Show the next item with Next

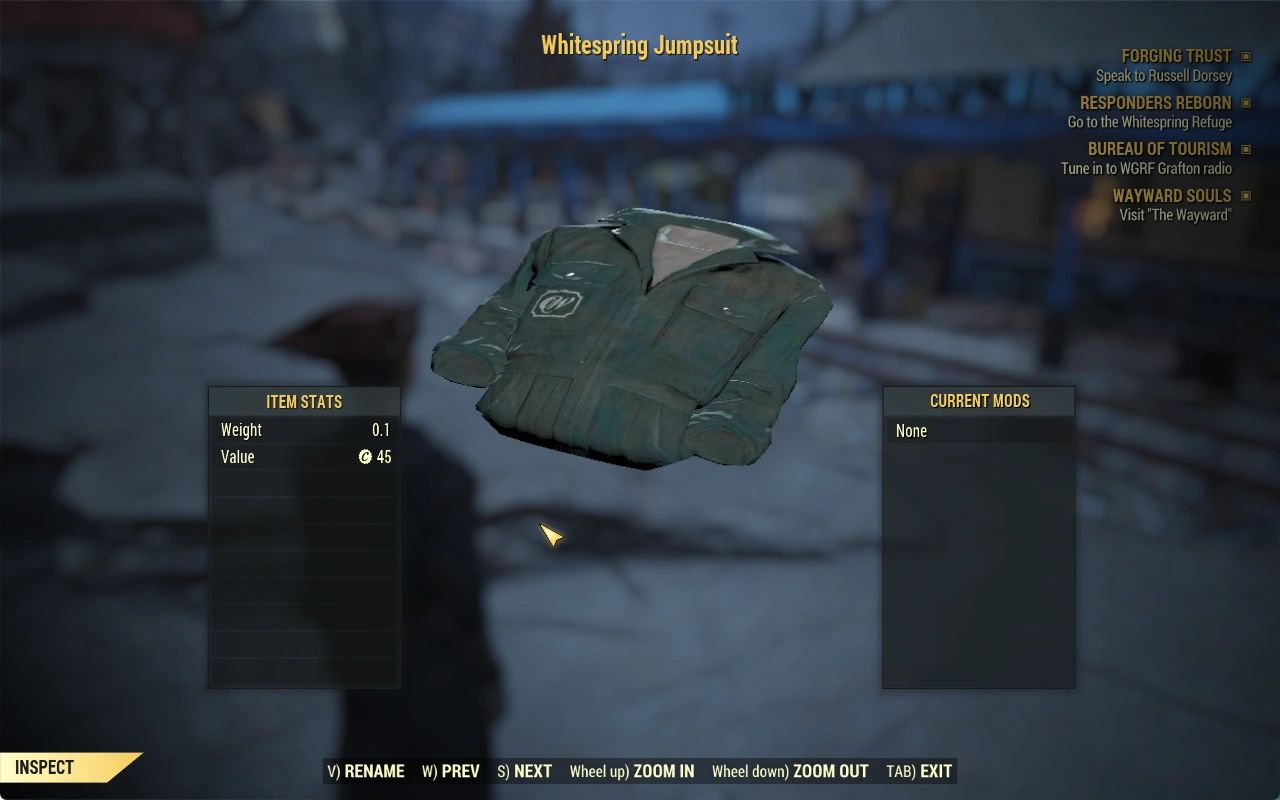coord(525,771)
